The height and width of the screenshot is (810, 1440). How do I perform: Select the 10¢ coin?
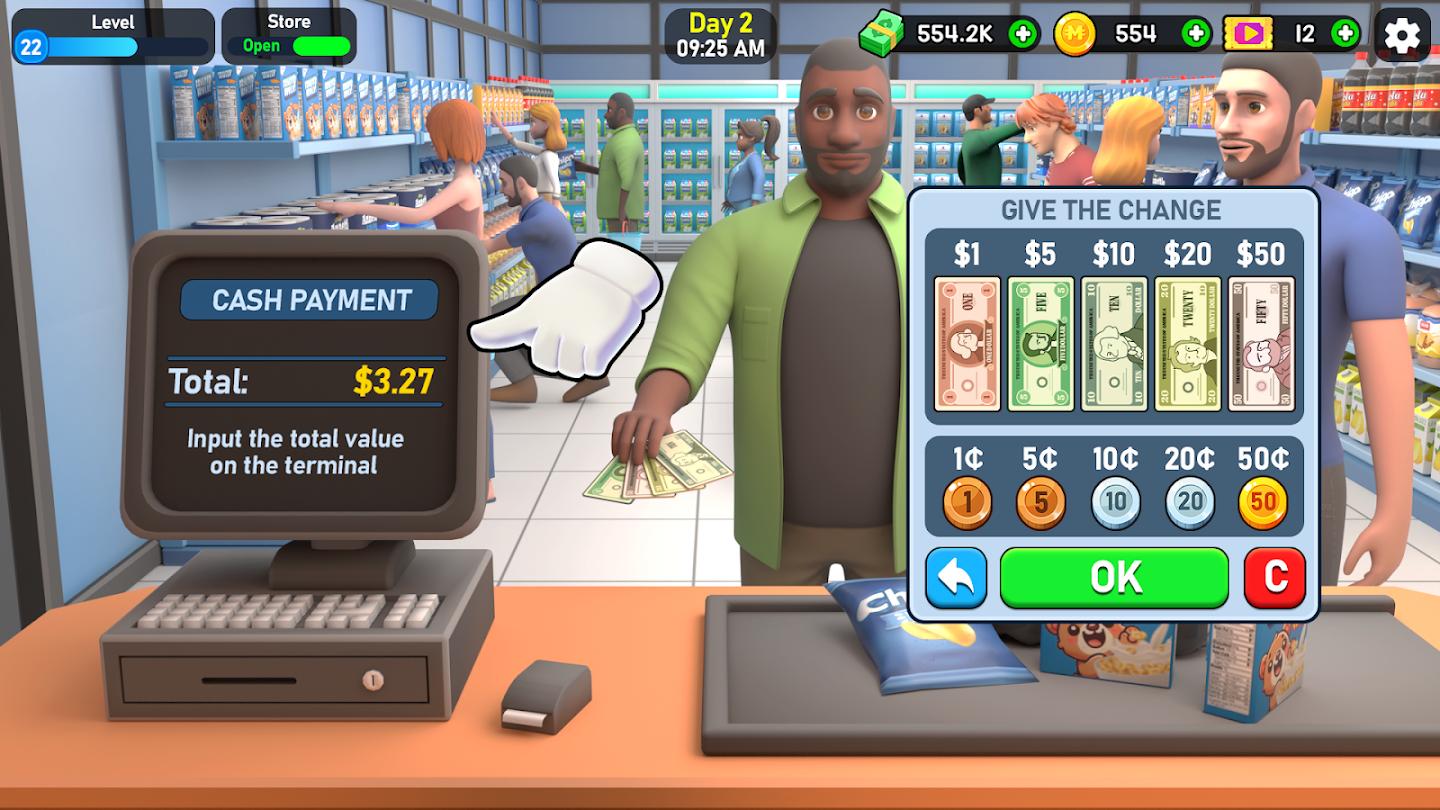[x=1114, y=501]
